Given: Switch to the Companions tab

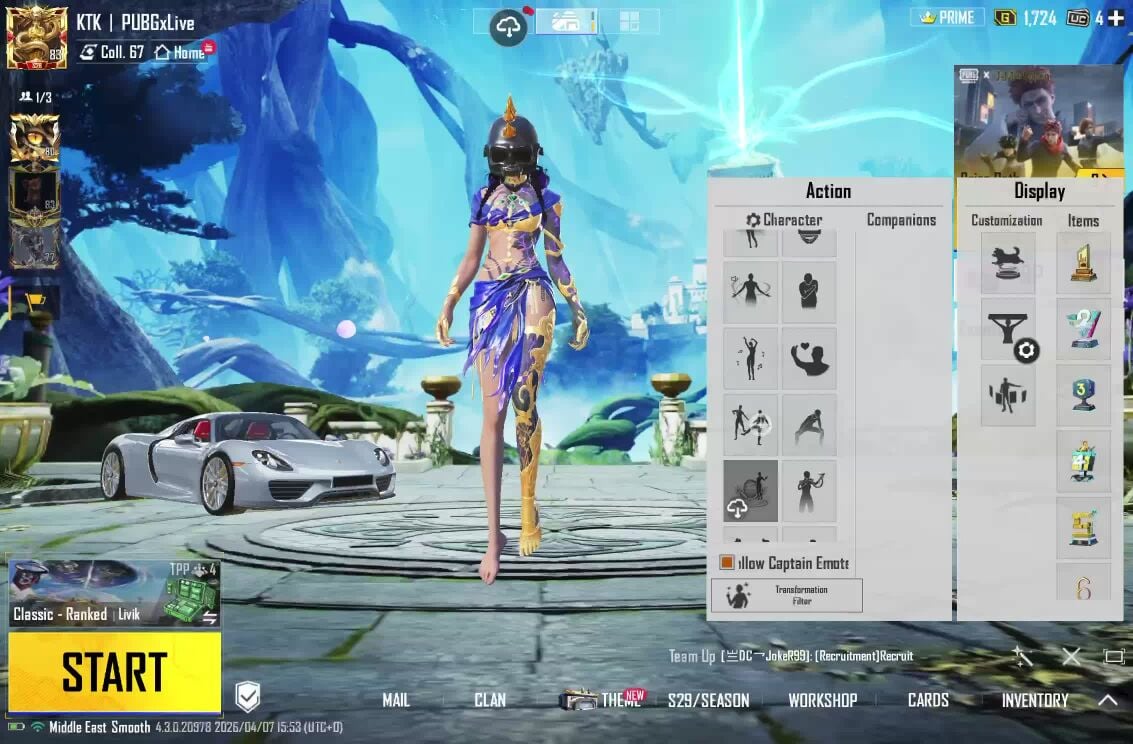Looking at the screenshot, I should 901,220.
